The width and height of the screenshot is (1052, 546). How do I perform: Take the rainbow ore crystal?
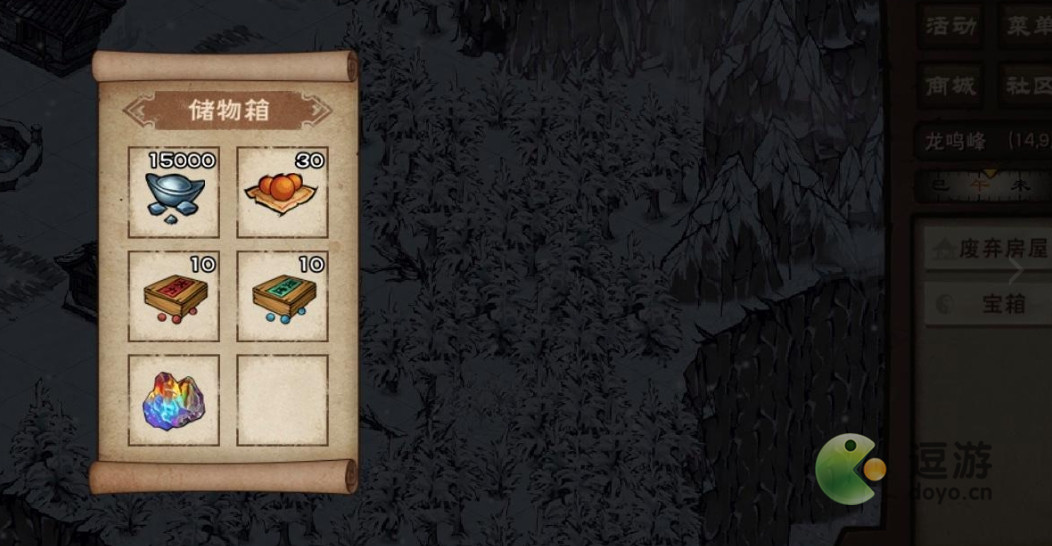tap(174, 400)
